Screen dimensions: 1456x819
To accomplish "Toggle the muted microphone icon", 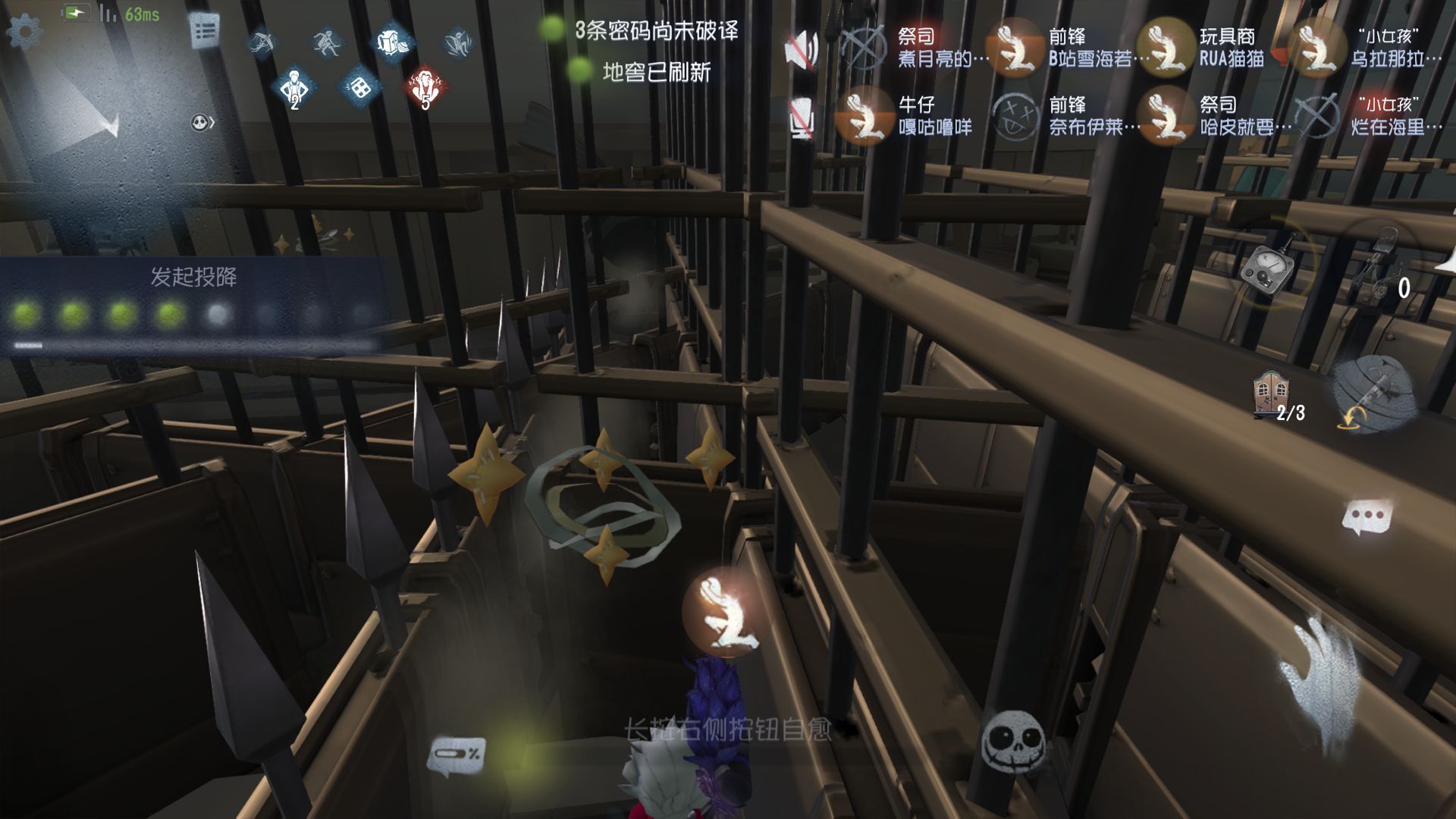I will point(802,118).
